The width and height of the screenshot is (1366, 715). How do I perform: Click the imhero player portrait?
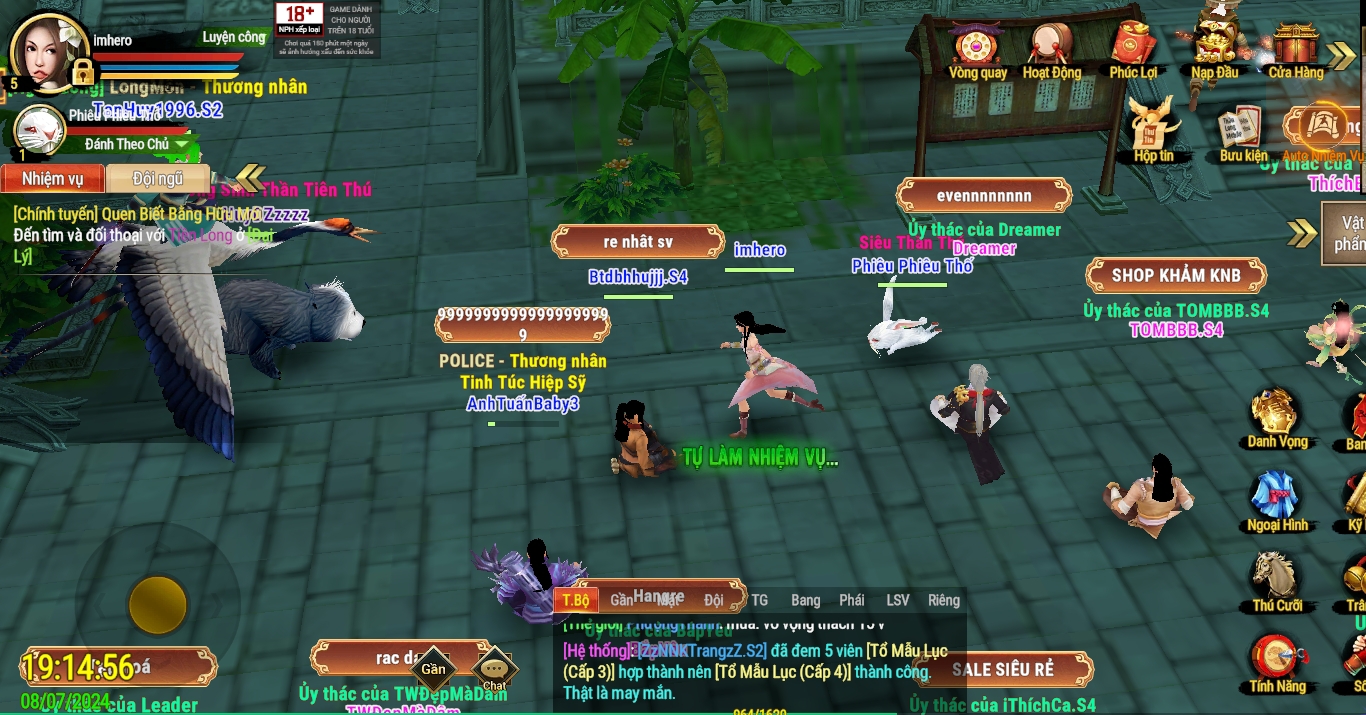(x=48, y=50)
